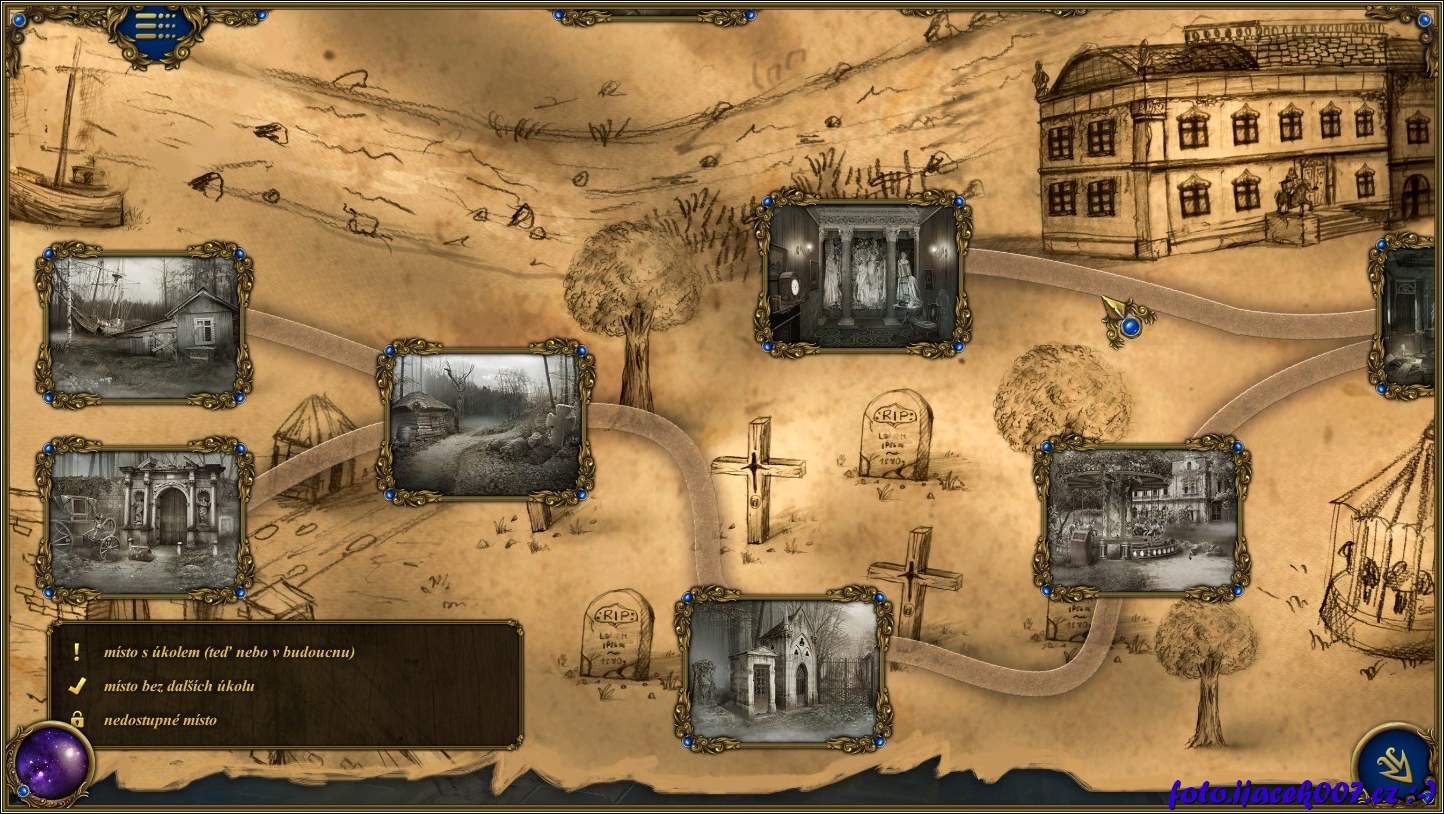Screen dimensions: 1444x814
Task: Open the partially visible location at right edge
Action: click(x=1408, y=316)
